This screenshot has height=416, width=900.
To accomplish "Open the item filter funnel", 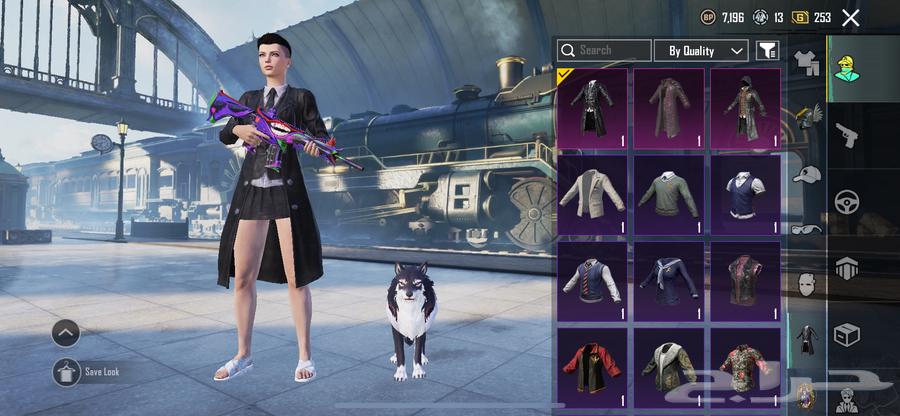I will click(766, 50).
